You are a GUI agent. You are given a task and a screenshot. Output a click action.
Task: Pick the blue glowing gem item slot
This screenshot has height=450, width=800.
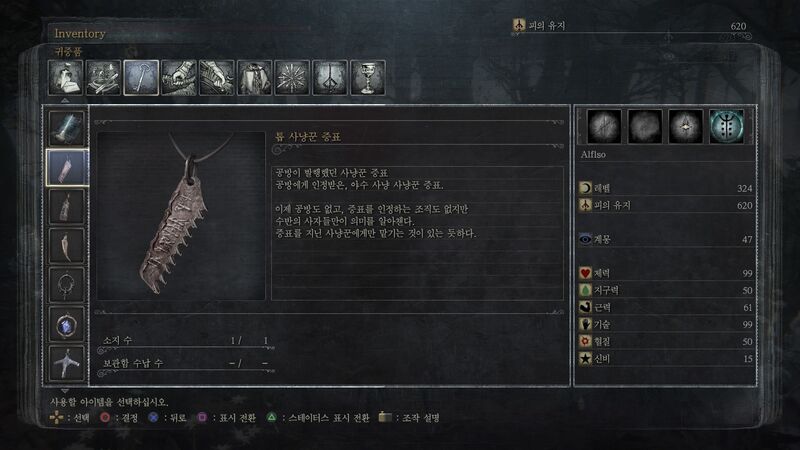point(67,324)
